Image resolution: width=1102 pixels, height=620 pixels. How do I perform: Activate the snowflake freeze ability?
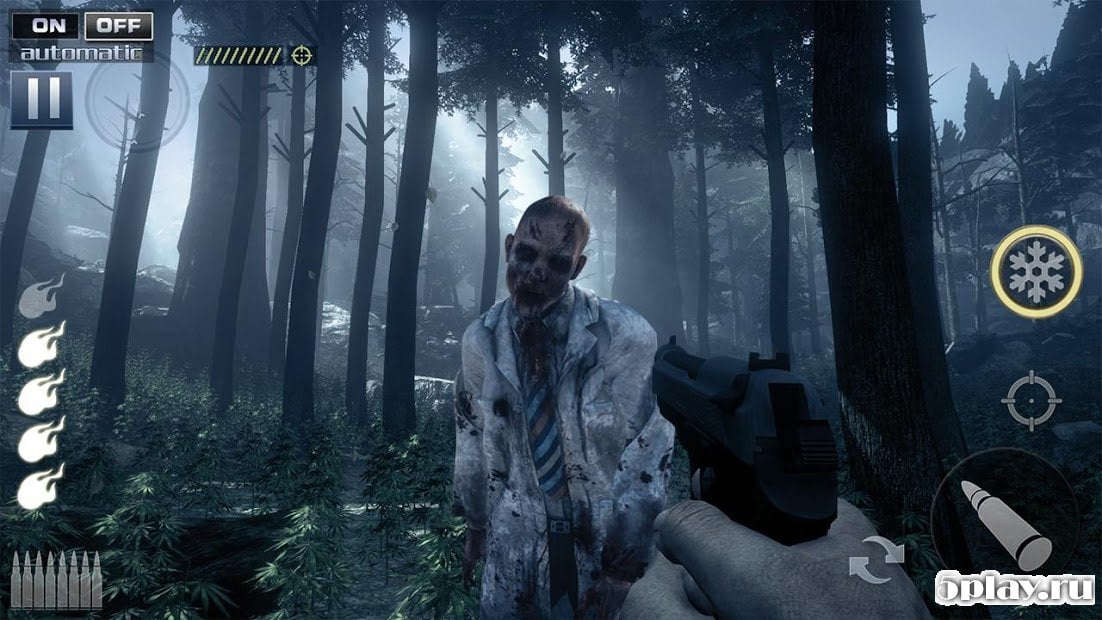(1037, 271)
